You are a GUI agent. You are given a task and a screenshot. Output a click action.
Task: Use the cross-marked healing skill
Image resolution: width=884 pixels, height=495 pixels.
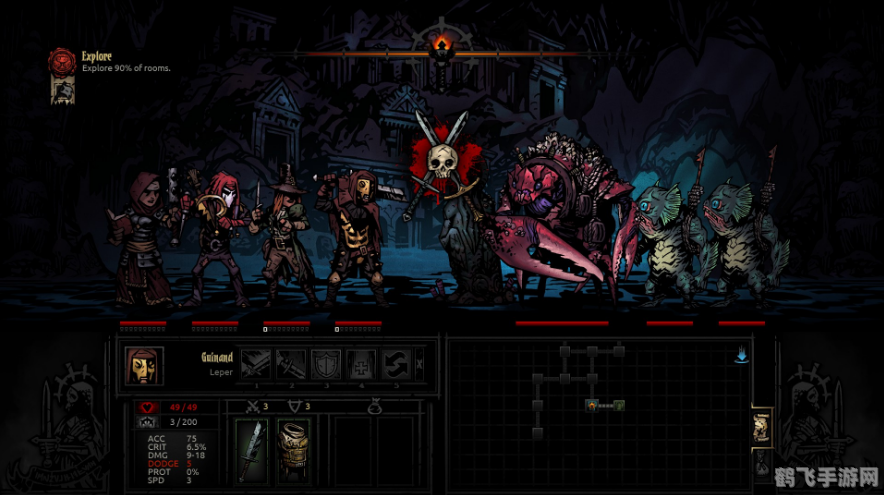361,364
